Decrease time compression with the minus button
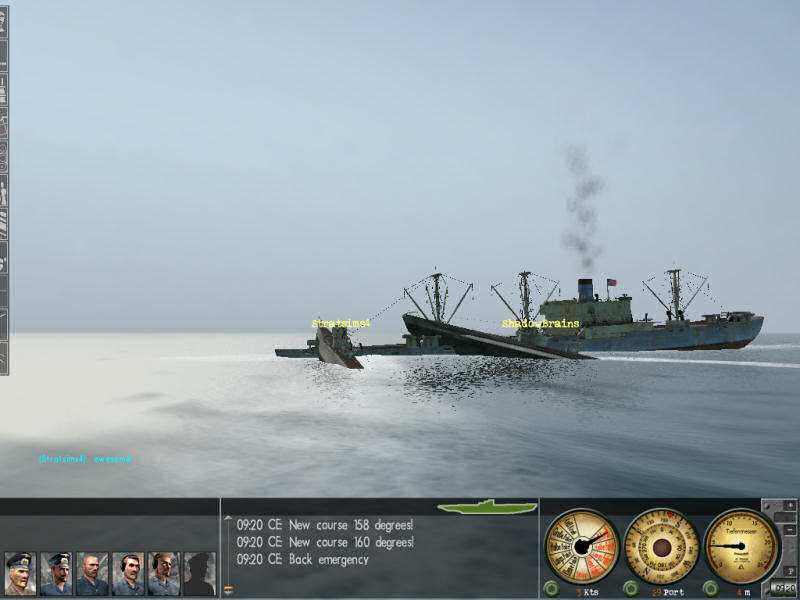Viewport: 800px width, 600px height. tap(790, 529)
